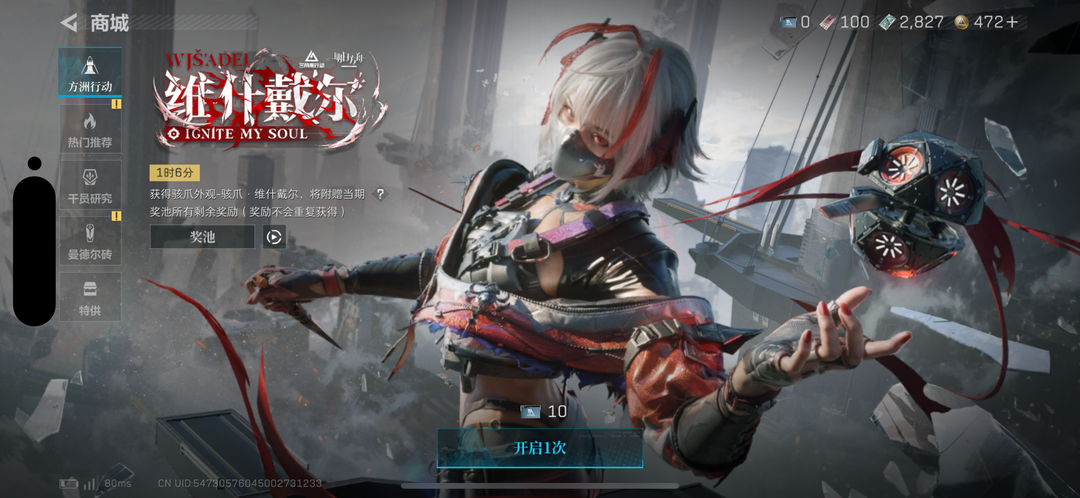
Task: Open the 干员研究 category tab
Action: [90, 185]
